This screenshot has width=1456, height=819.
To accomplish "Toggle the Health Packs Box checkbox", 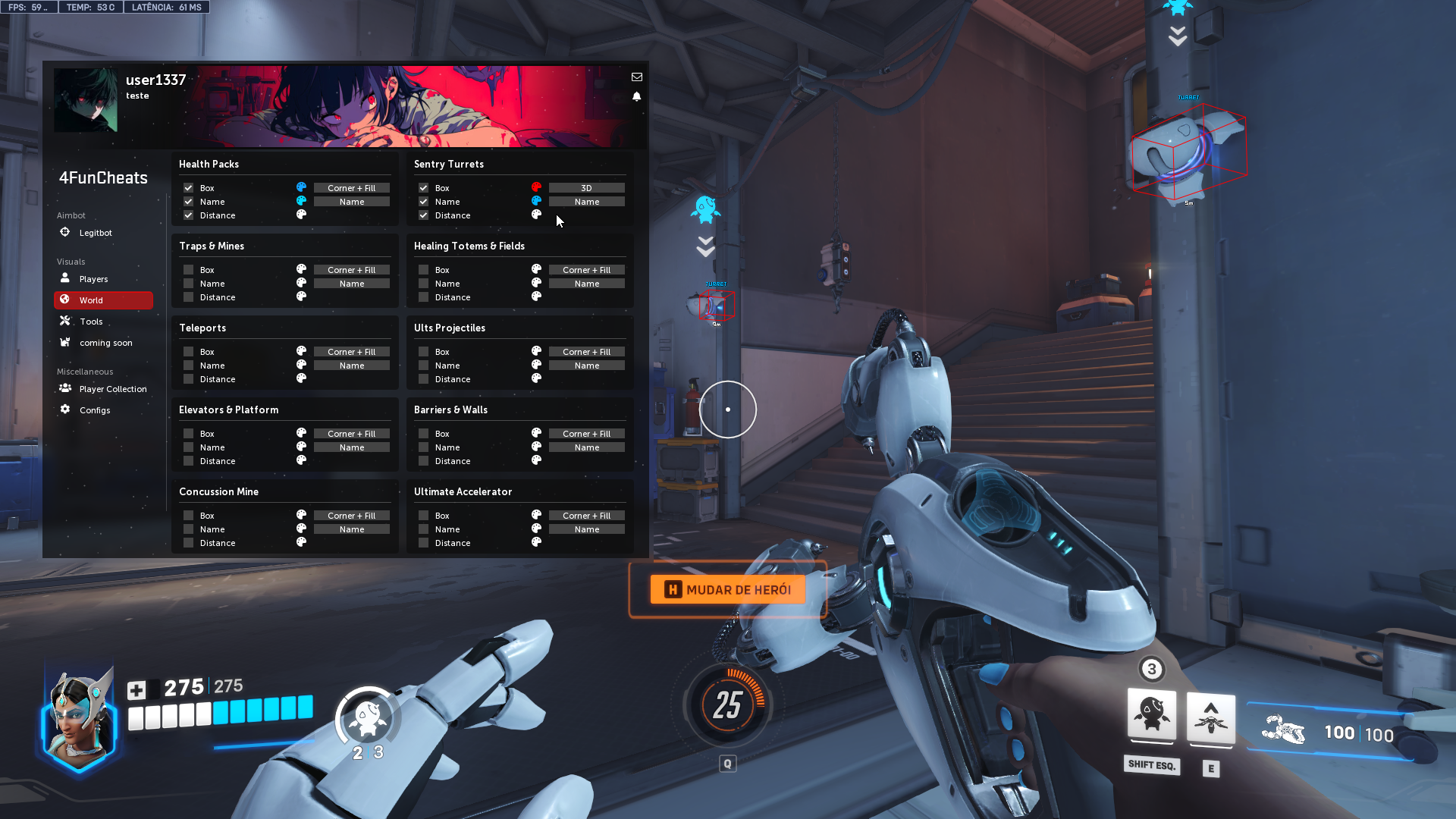I will [189, 188].
